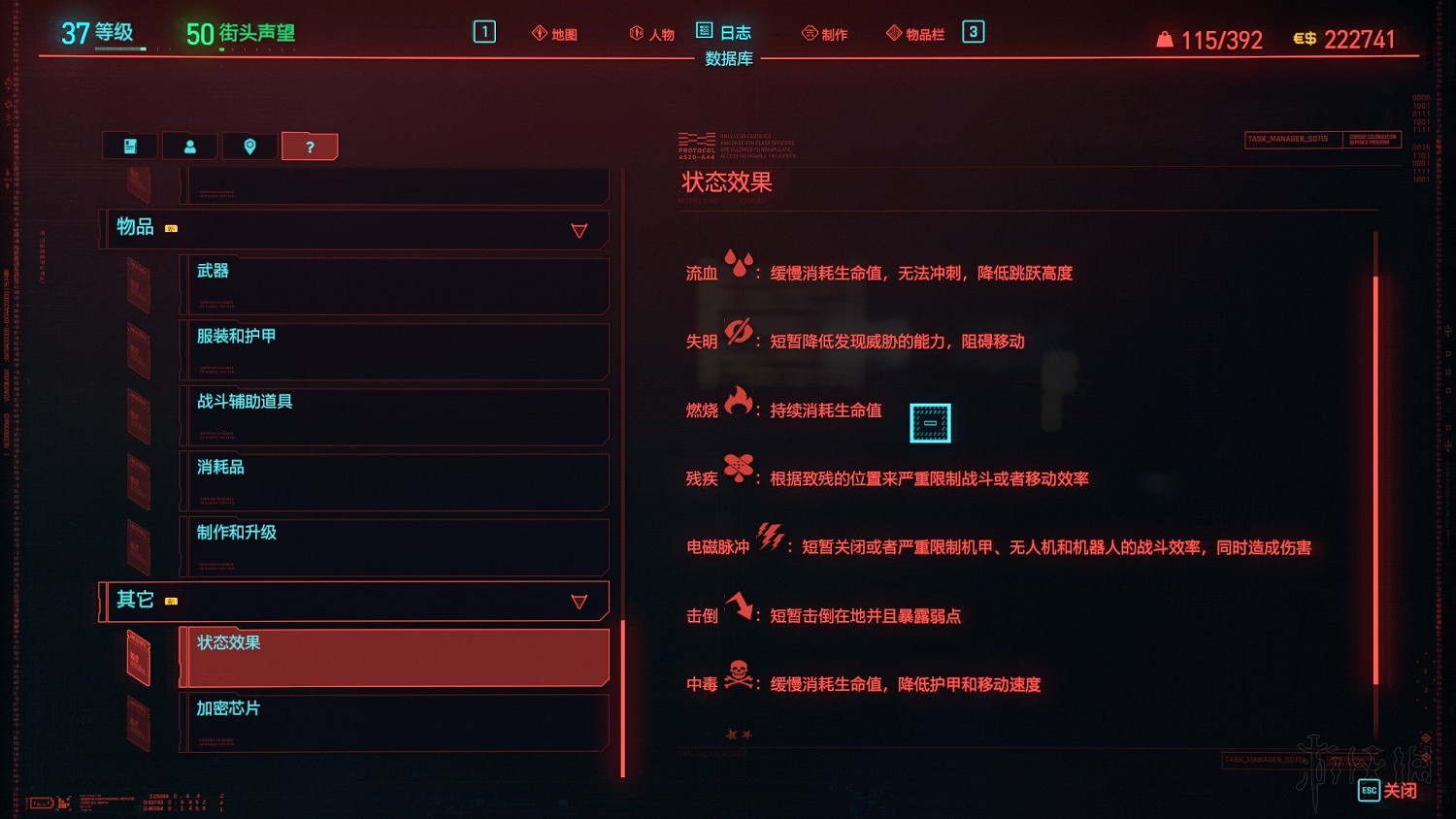Select the person icon tab in the sidebar
The image size is (1456, 819).
(190, 146)
